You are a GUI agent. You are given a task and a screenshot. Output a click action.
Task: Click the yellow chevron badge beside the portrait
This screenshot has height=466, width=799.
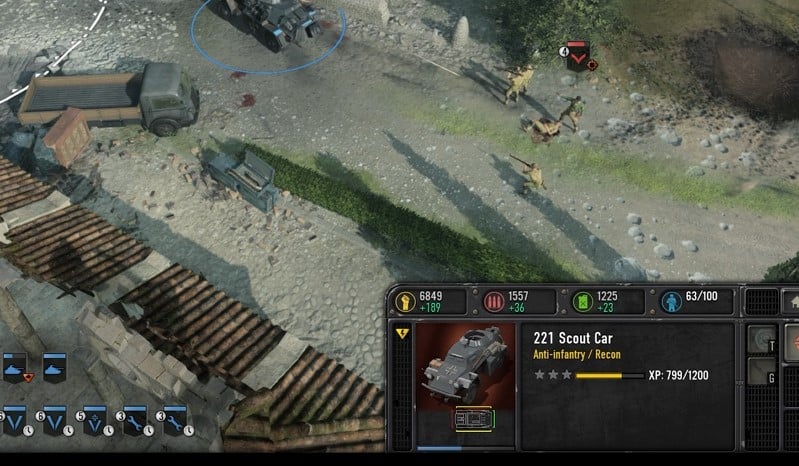click(402, 334)
